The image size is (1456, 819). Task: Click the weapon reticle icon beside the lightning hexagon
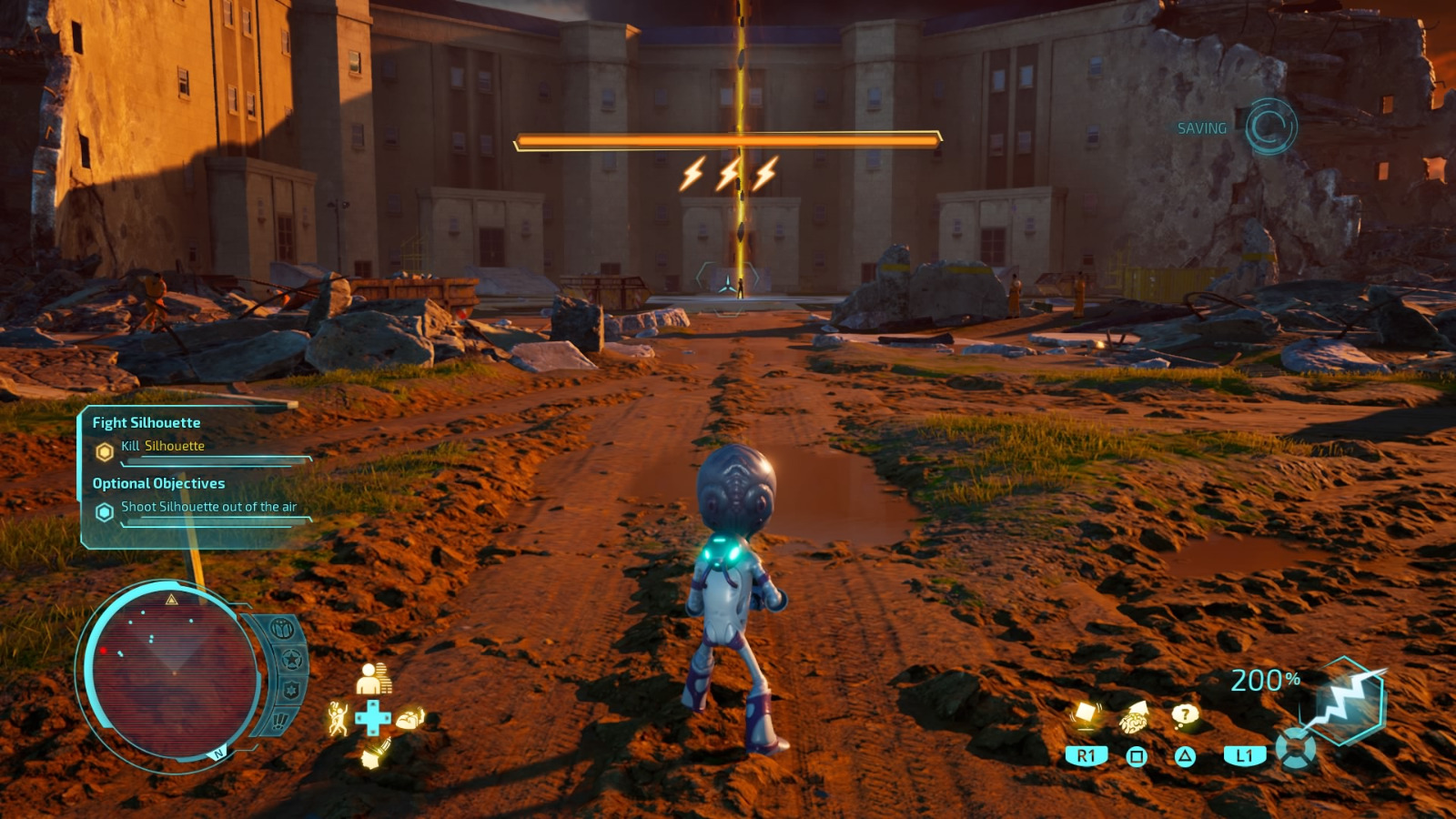click(1296, 750)
